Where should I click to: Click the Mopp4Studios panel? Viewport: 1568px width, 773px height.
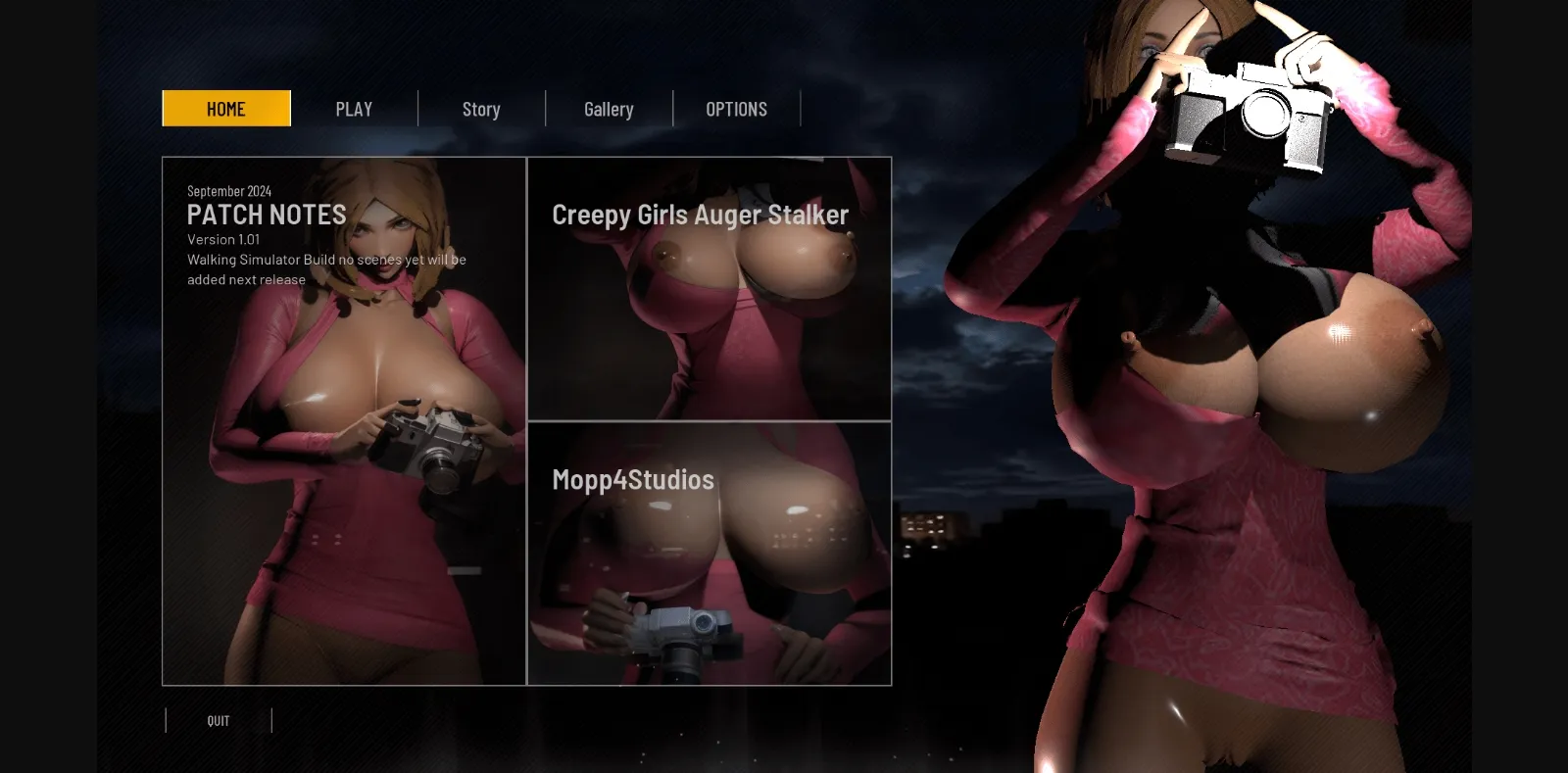click(709, 552)
